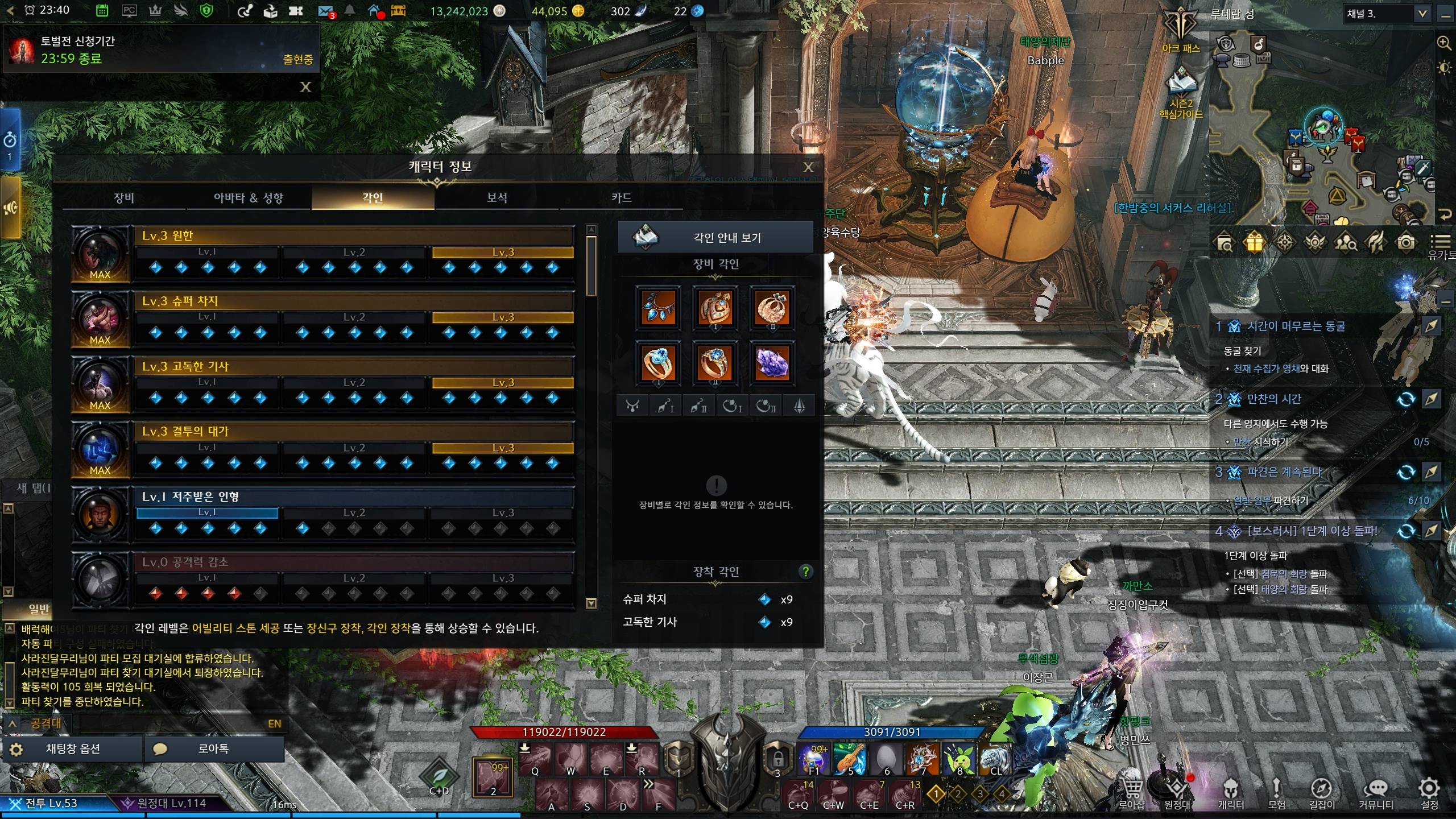Dismiss the 토벌전 신청기간 notification
Viewport: 1456px width, 819px height.
305,87
